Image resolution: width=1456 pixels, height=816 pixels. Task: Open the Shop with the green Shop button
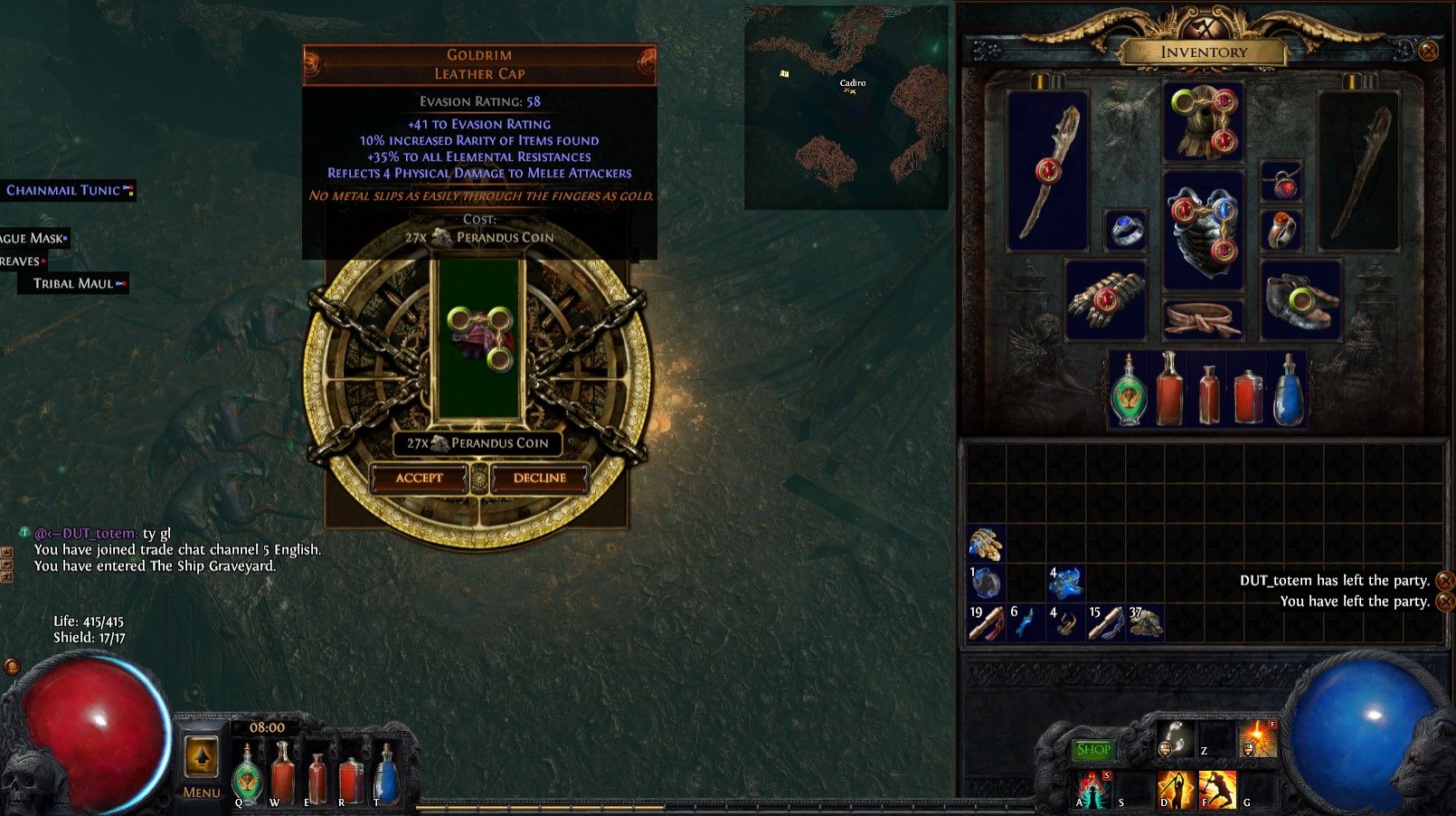pyautogui.click(x=1093, y=750)
